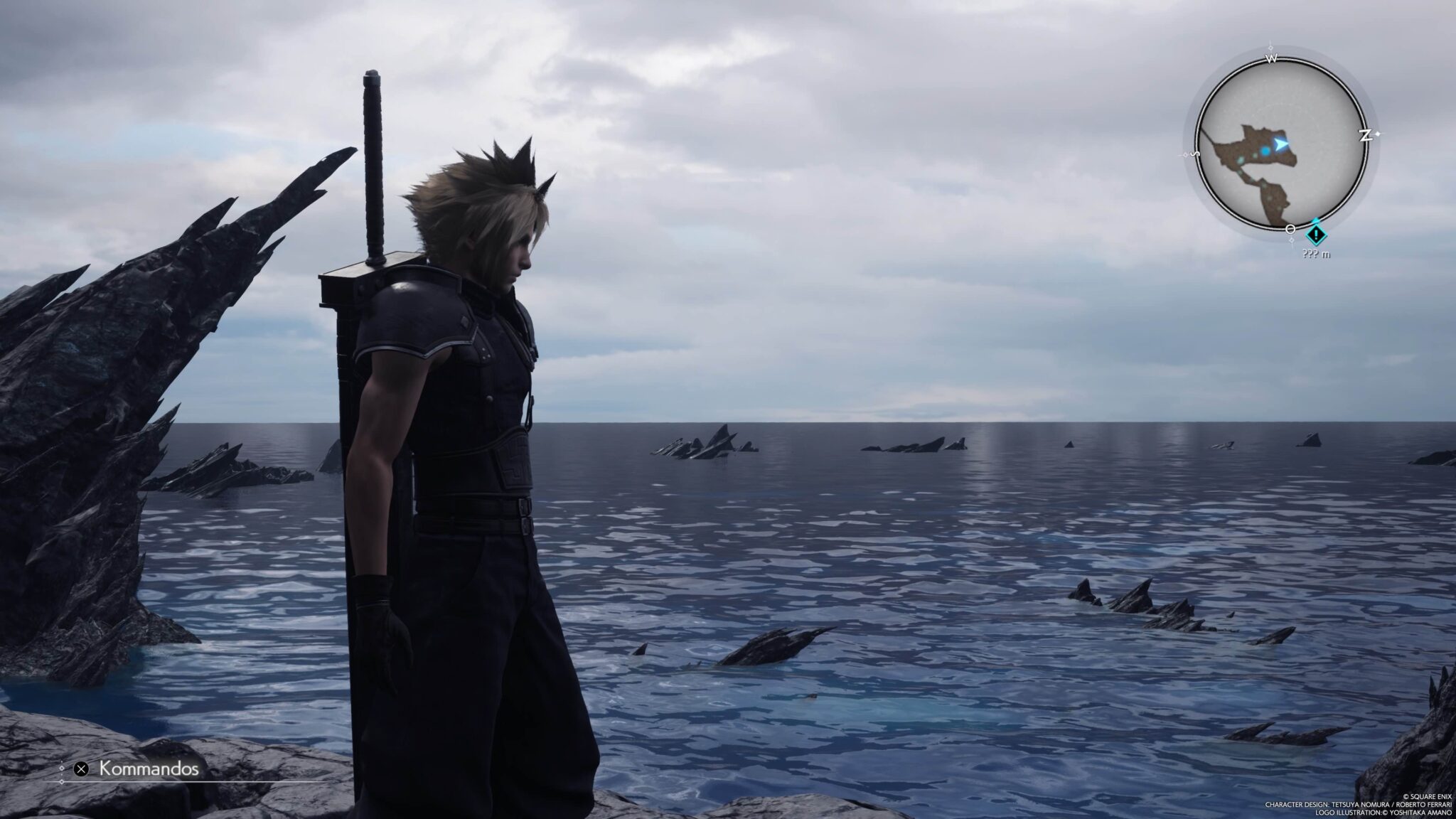Viewport: 1456px width, 819px height.
Task: Click the diamond below the O compass letter
Action: click(x=1292, y=240)
